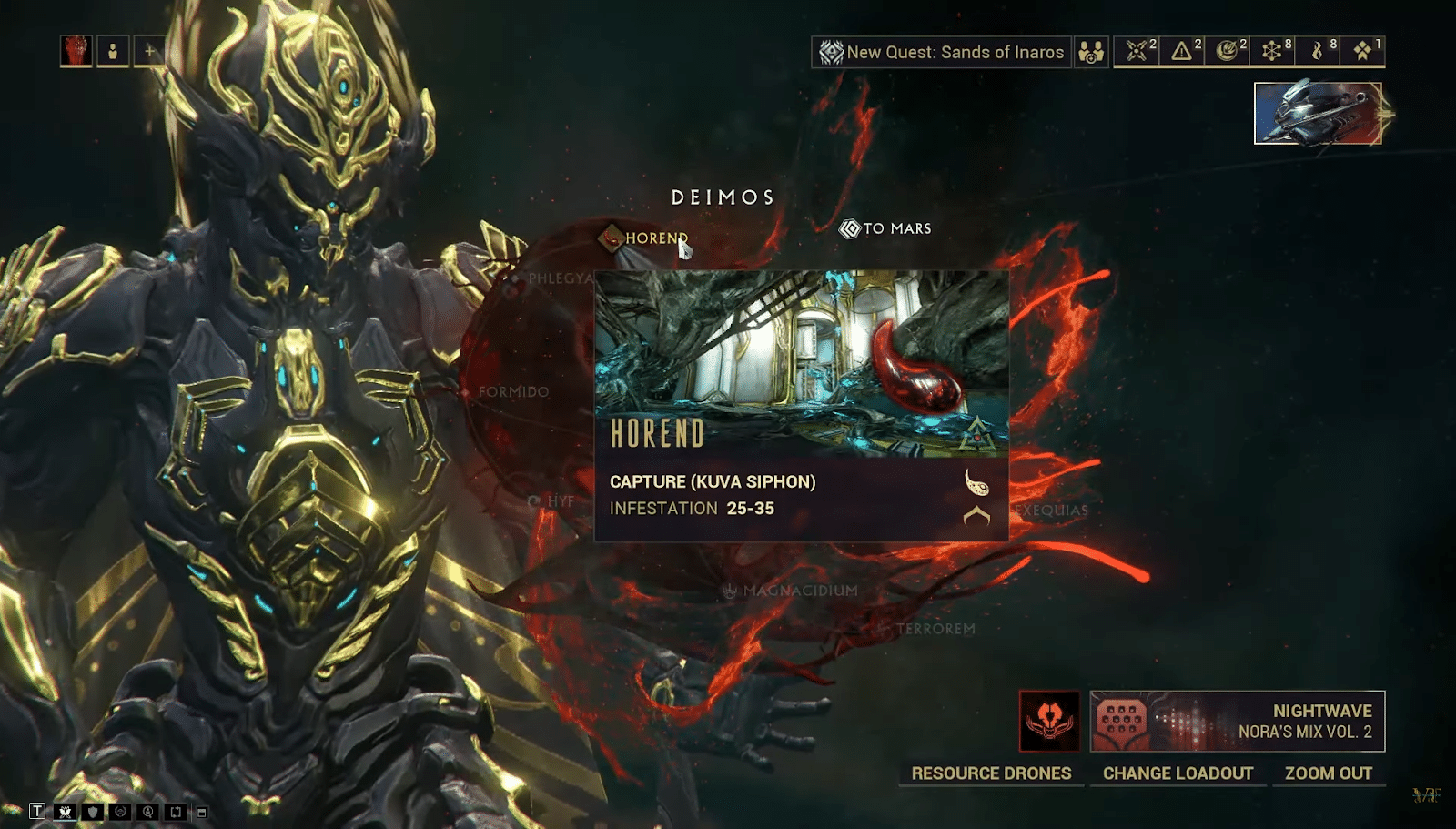Viewport: 1456px width, 829px height.
Task: Add a squad member with the plus slot
Action: coord(149,51)
